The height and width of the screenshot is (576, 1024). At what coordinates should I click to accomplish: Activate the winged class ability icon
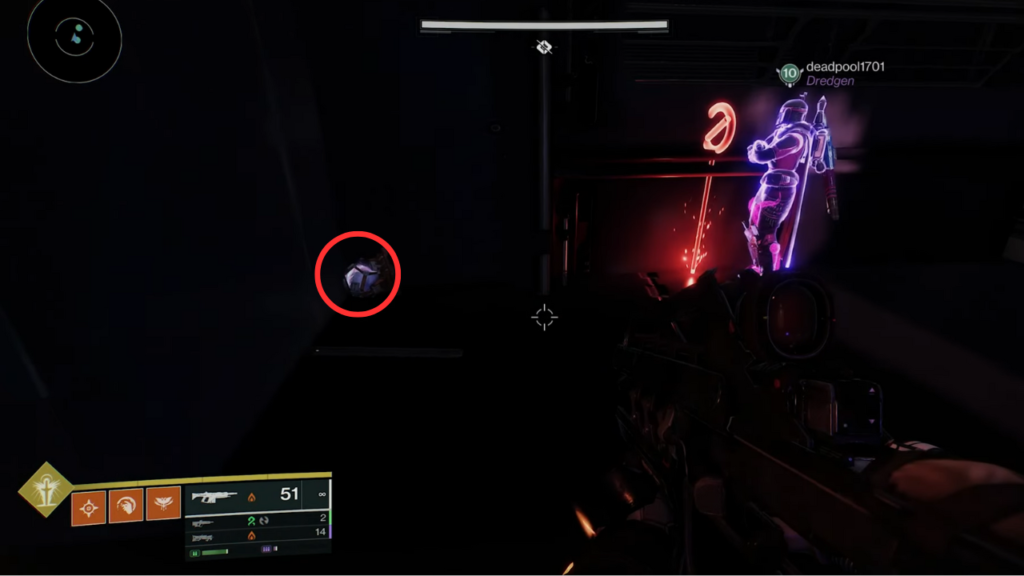(x=163, y=506)
